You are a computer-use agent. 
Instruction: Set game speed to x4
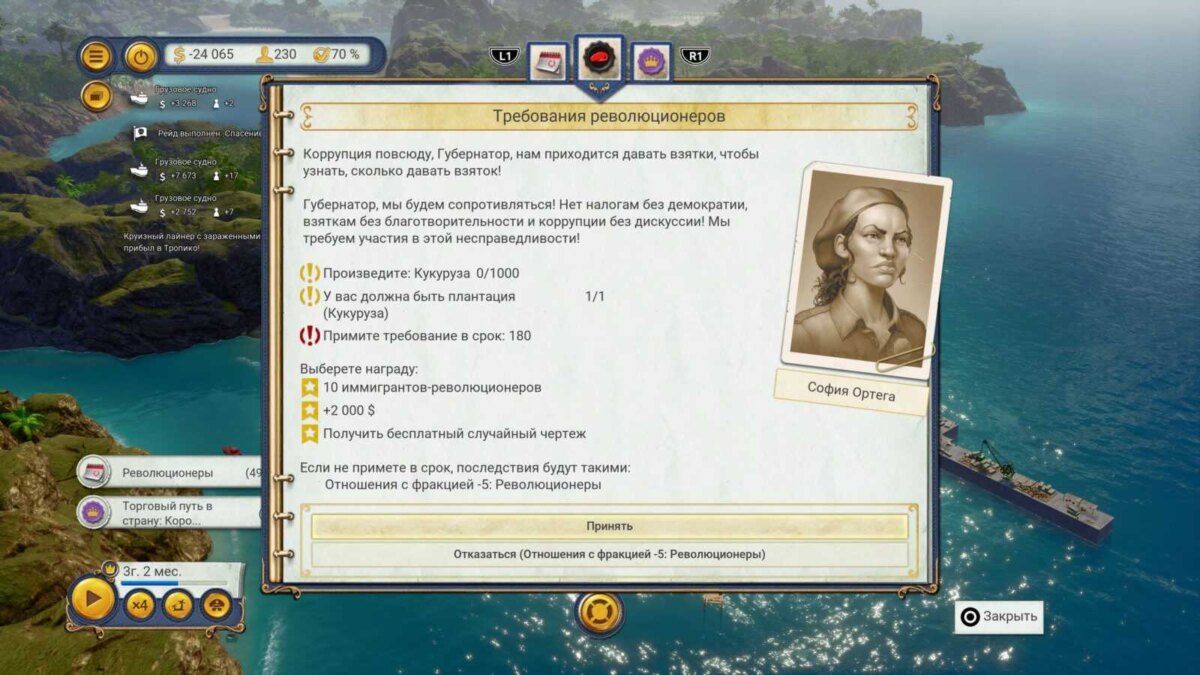pyautogui.click(x=139, y=605)
